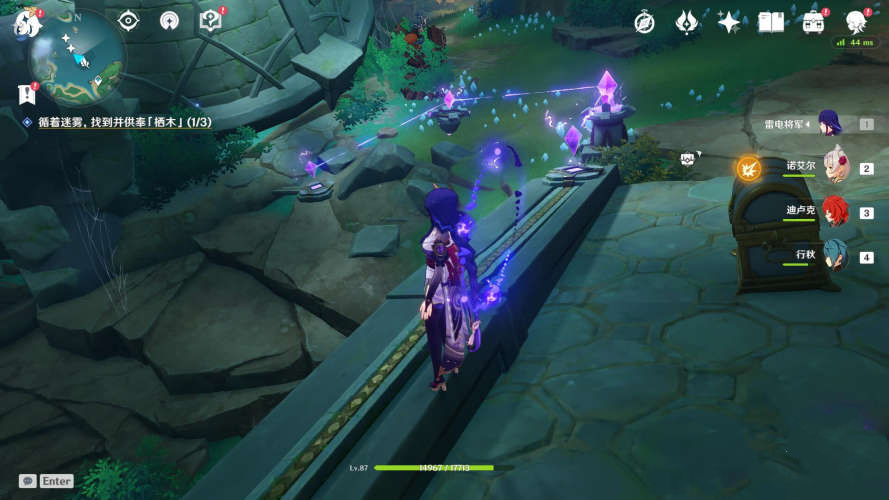Open the Paimon menu

(25, 22)
